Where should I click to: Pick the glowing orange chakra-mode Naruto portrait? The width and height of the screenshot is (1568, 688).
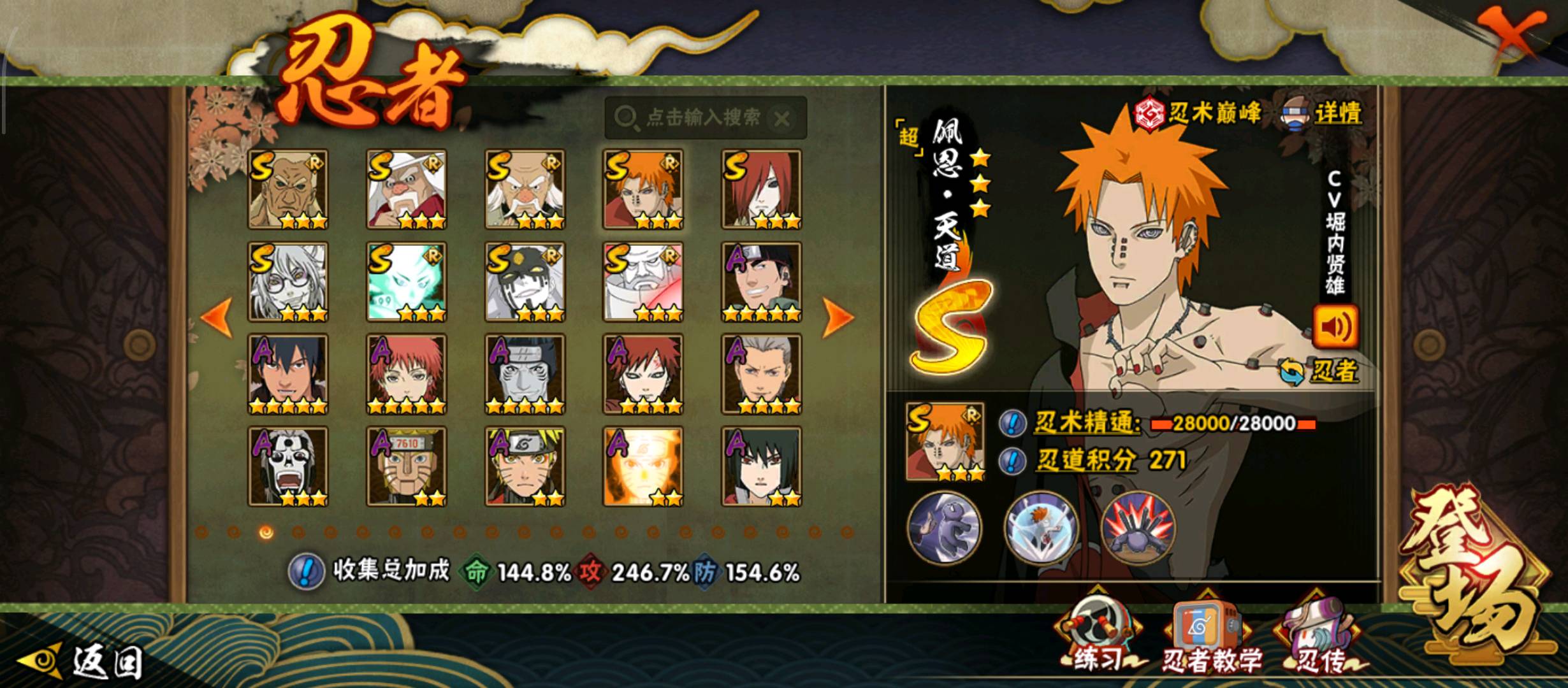click(642, 466)
